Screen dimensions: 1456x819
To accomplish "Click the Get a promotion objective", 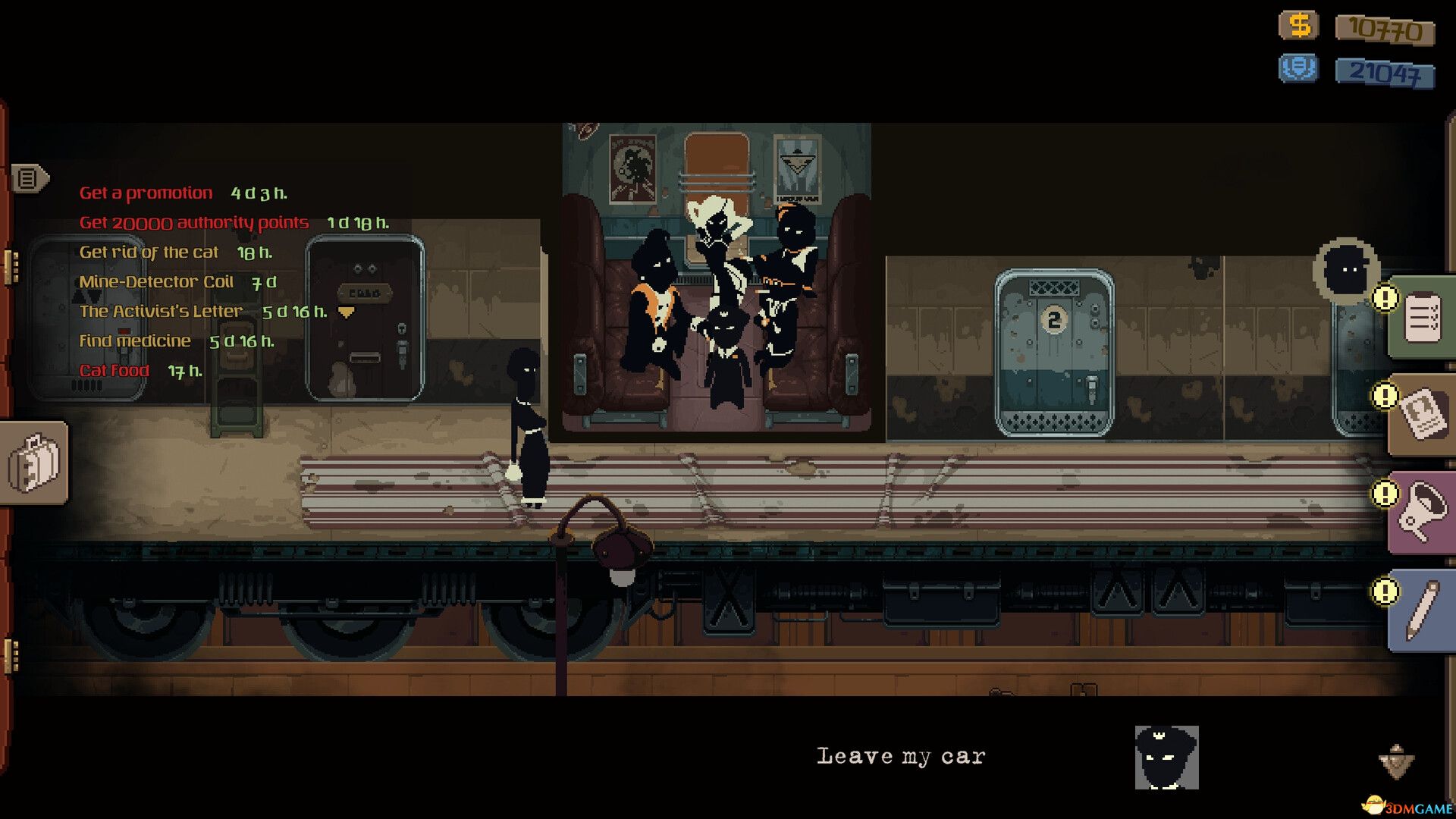I will pyautogui.click(x=146, y=192).
